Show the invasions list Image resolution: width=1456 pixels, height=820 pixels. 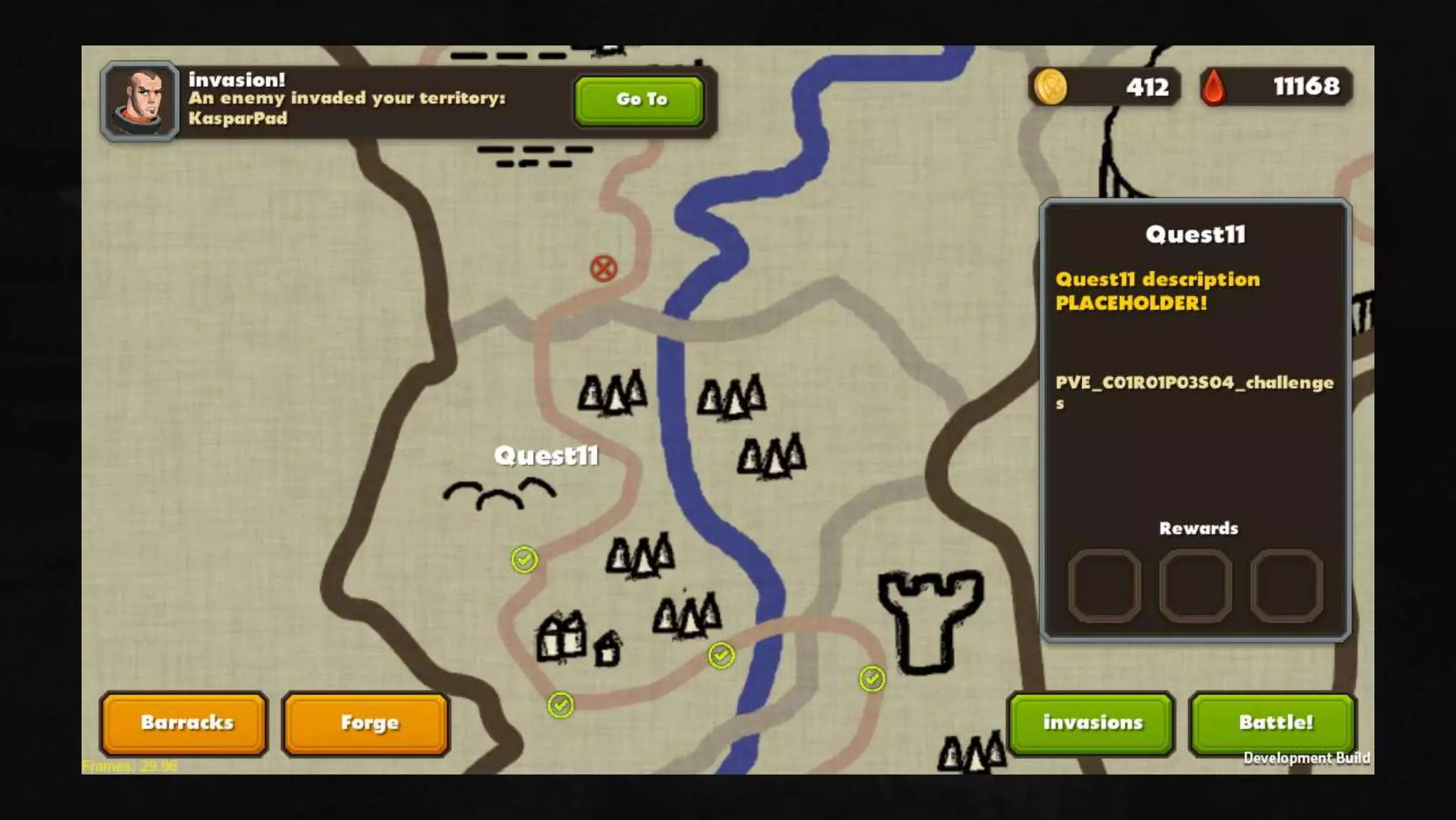1092,723
